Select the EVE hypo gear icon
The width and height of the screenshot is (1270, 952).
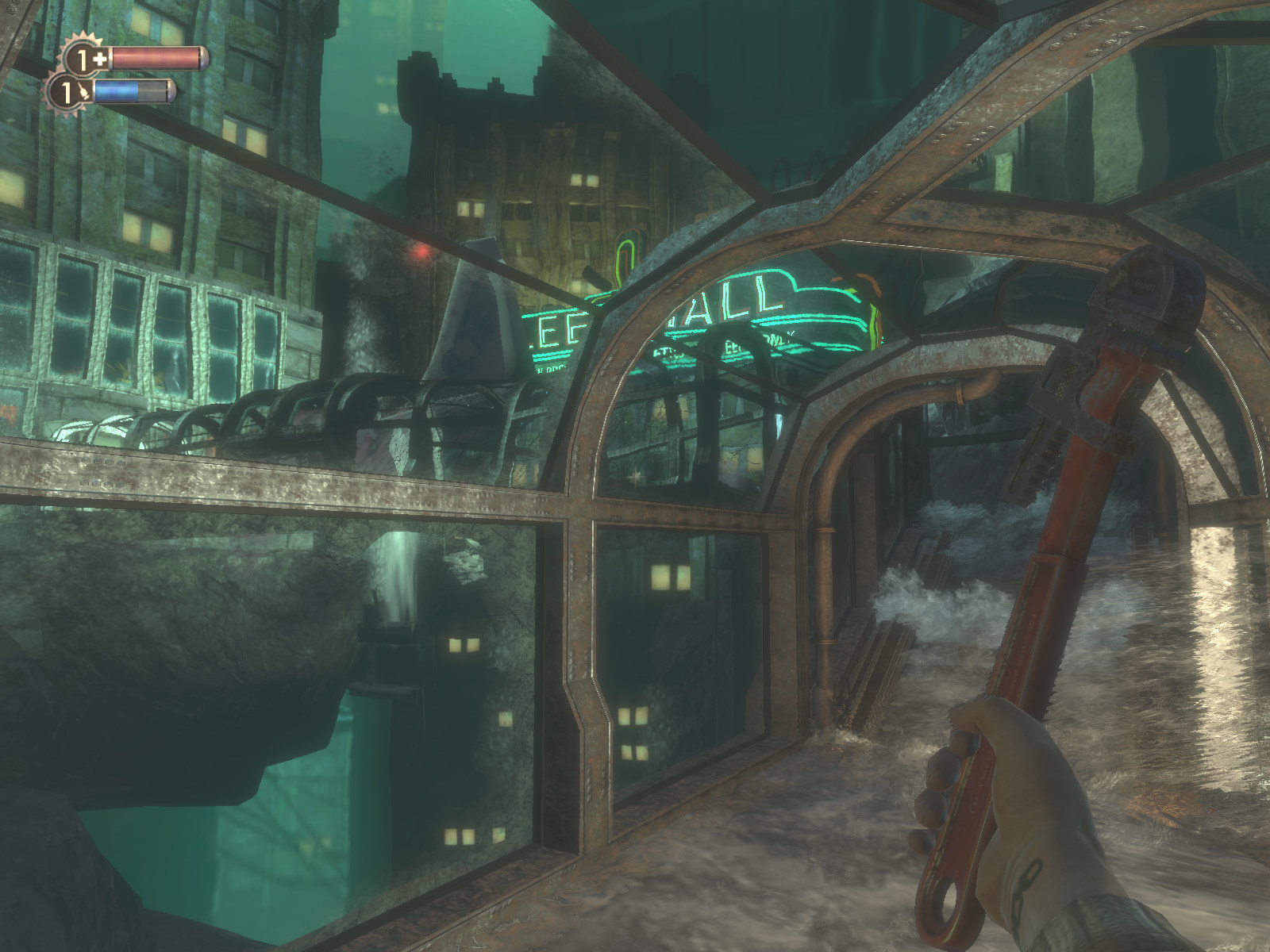point(71,93)
